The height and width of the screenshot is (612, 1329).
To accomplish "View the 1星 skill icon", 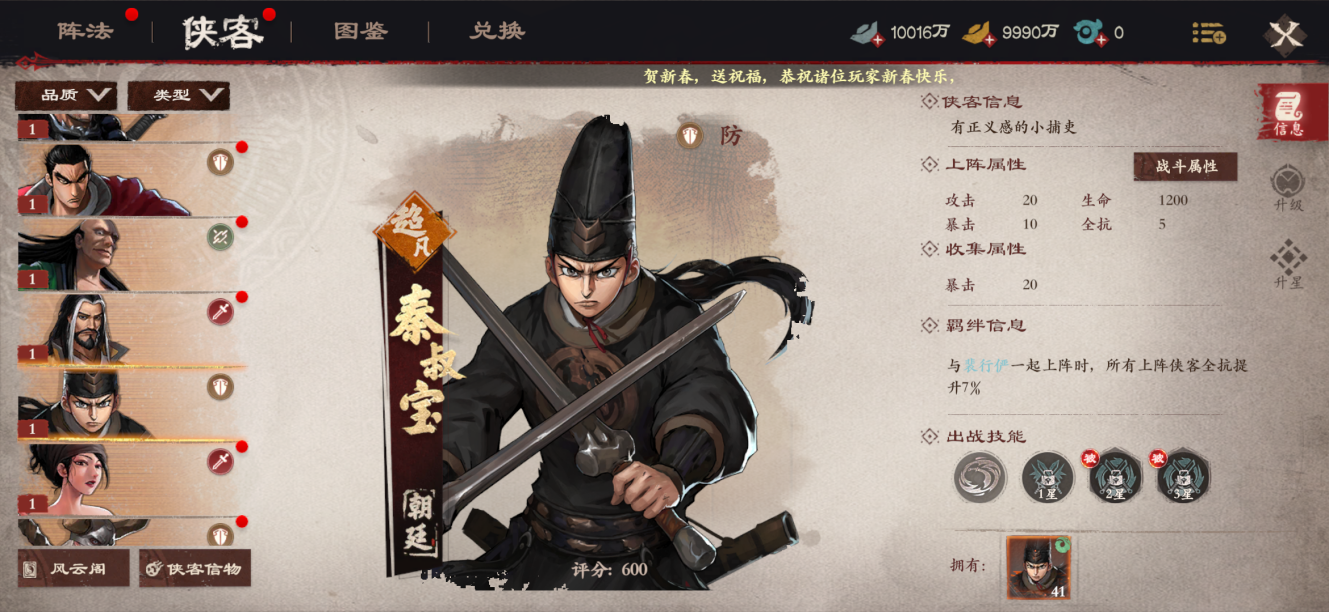I will pyautogui.click(x=1047, y=477).
